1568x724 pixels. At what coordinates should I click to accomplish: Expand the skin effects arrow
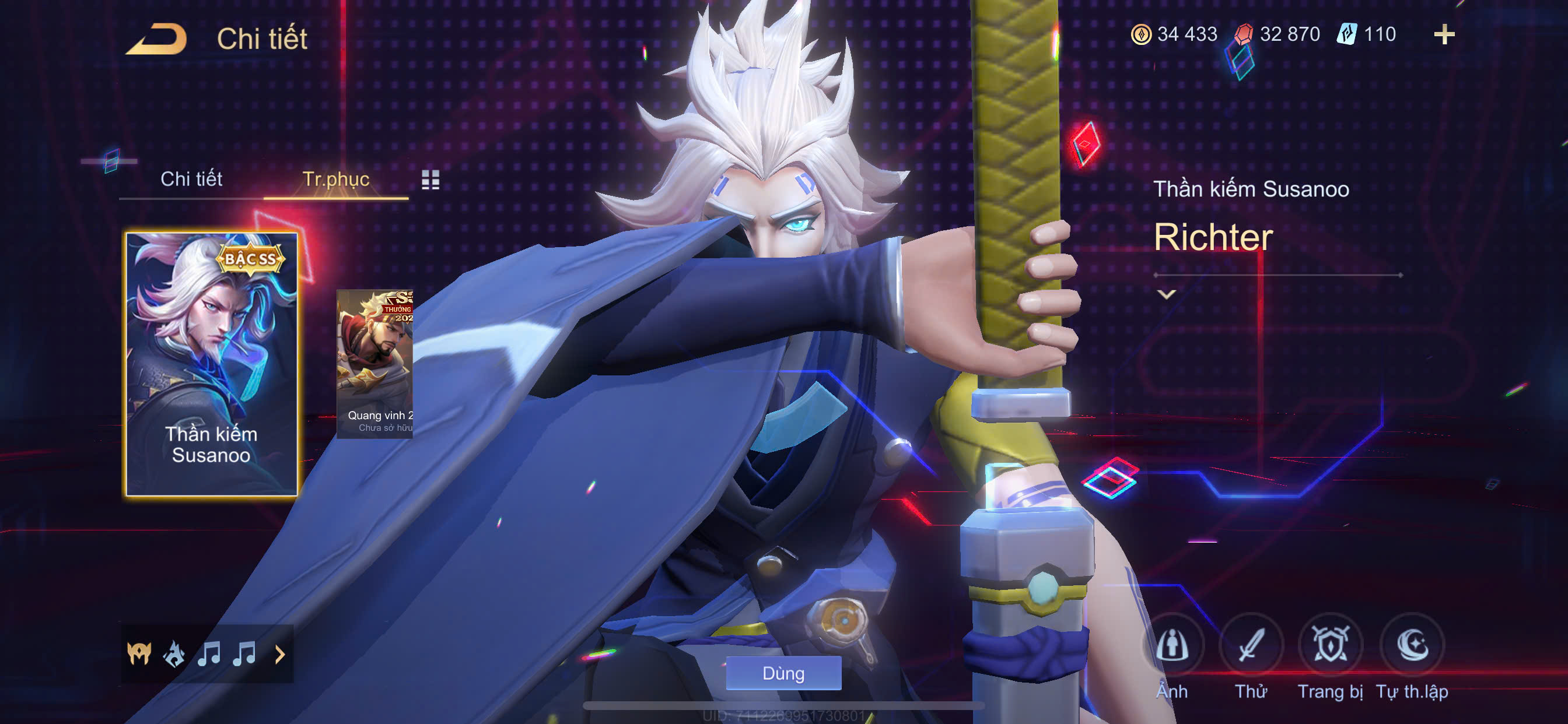(280, 655)
